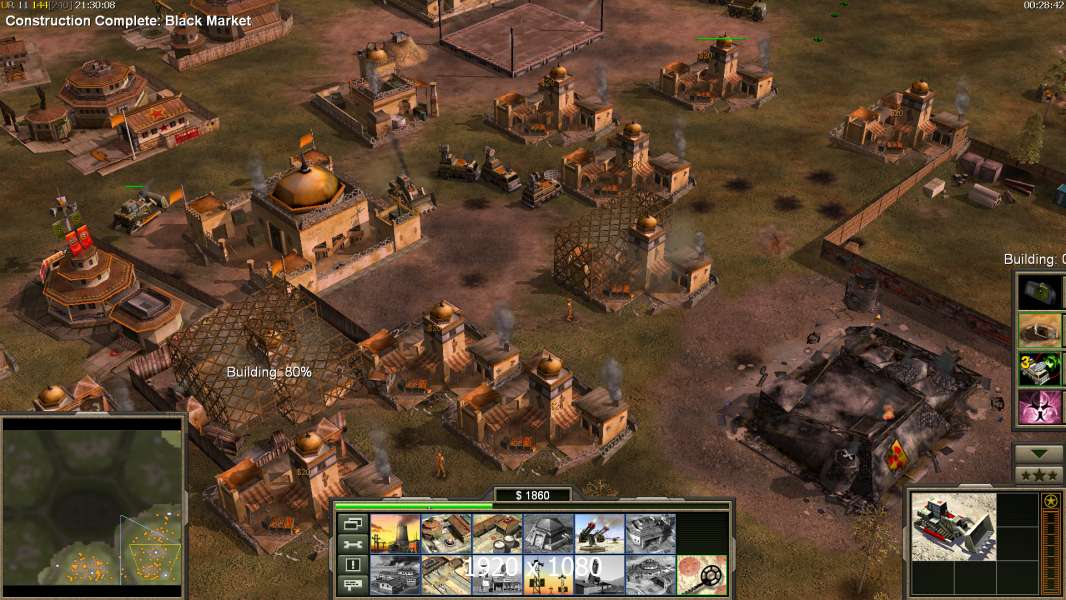Click the overlapping windows button

[x=351, y=524]
